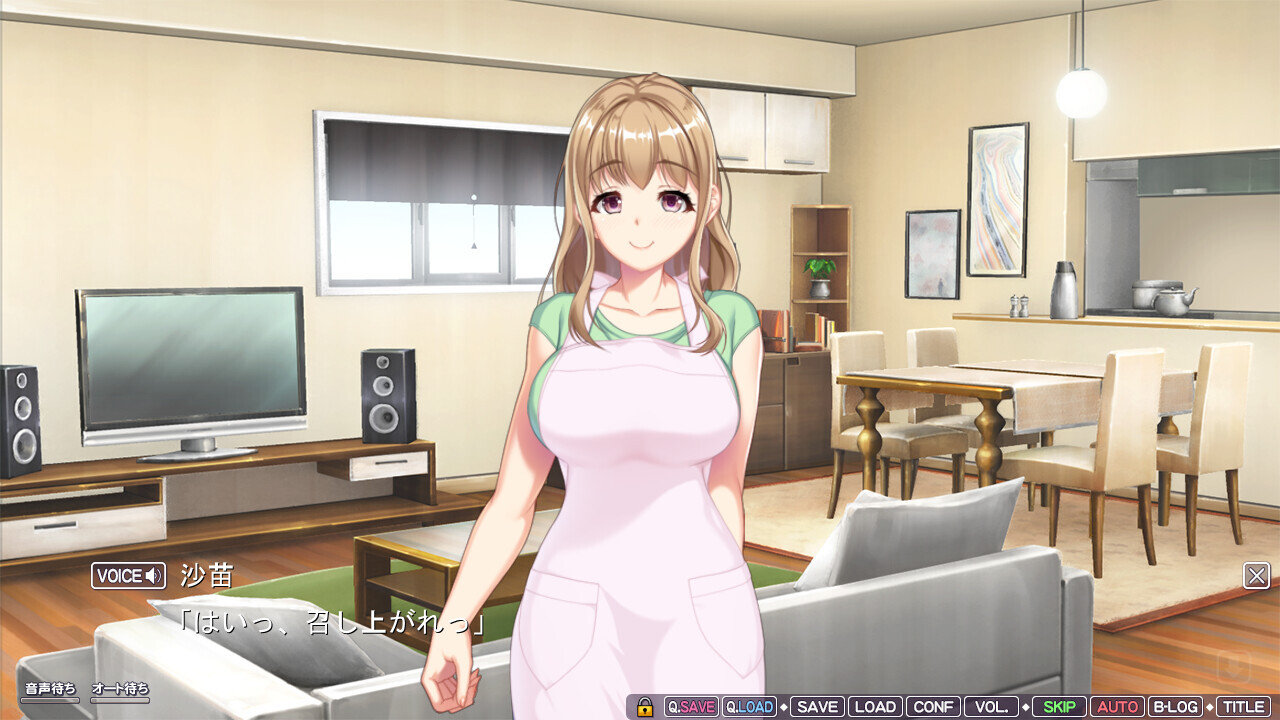Screen dimensions: 1280x720
Task: Open the VOL. volume settings
Action: (x=991, y=707)
